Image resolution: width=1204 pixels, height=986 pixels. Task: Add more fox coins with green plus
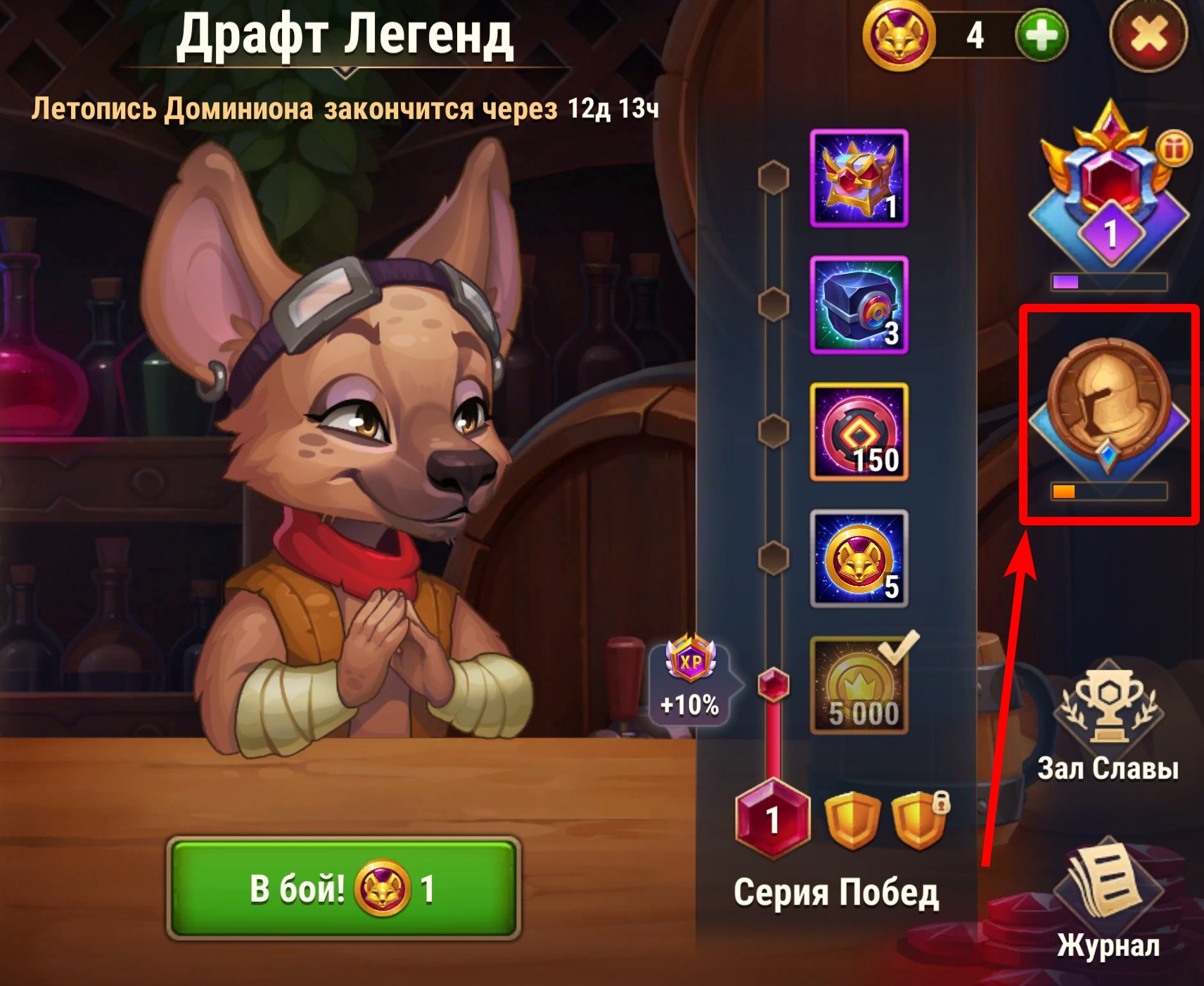tap(1042, 35)
